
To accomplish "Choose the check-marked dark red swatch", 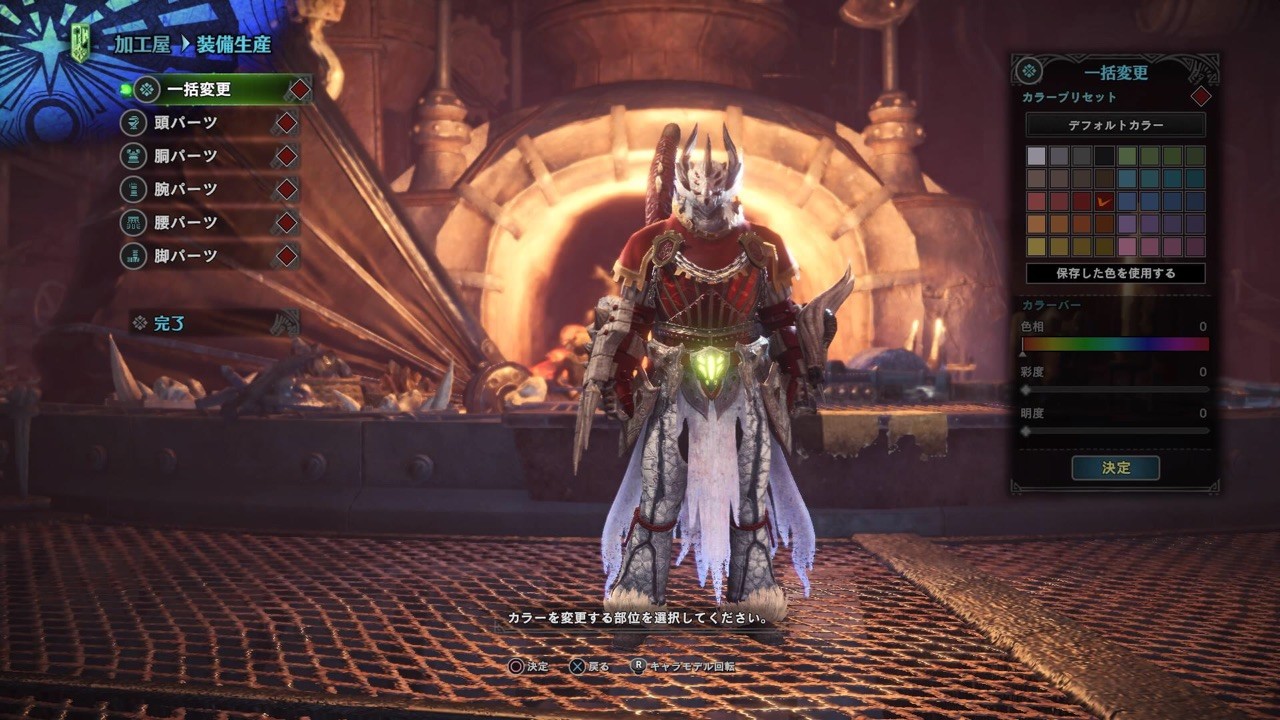I will 1104,201.
